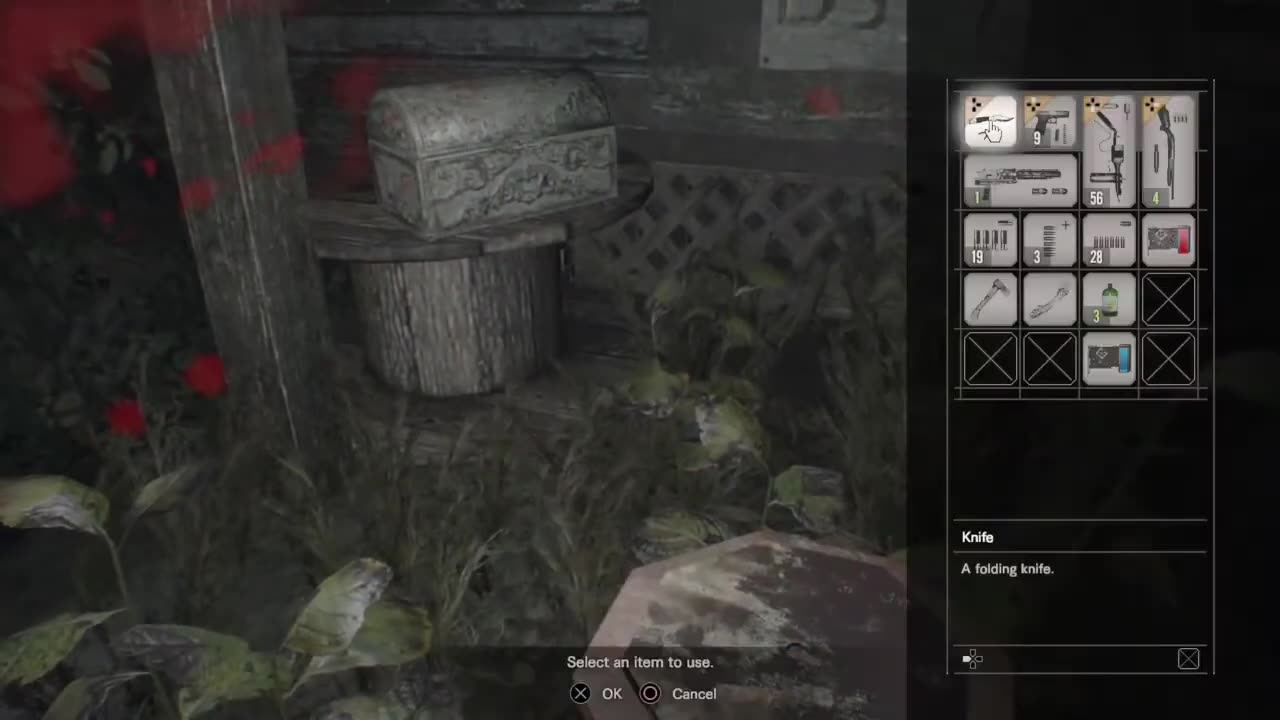Image resolution: width=1280 pixels, height=720 pixels.
Task: Select the red keycard item
Action: coord(1168,240)
